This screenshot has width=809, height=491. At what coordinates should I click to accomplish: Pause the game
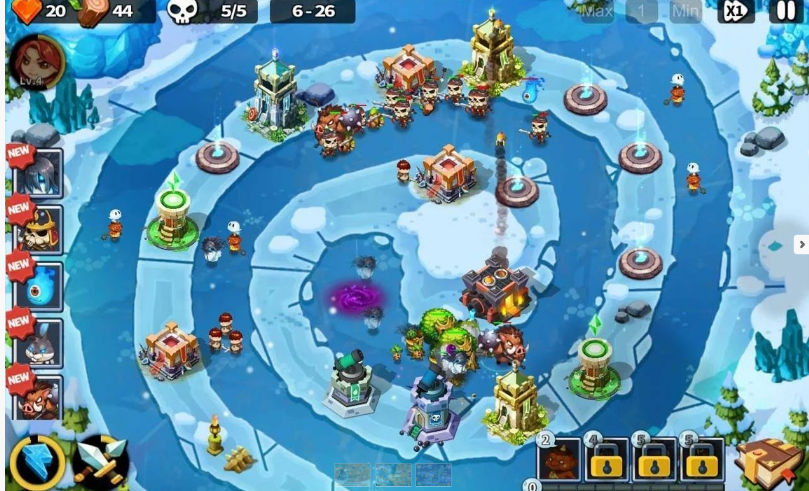coord(786,12)
